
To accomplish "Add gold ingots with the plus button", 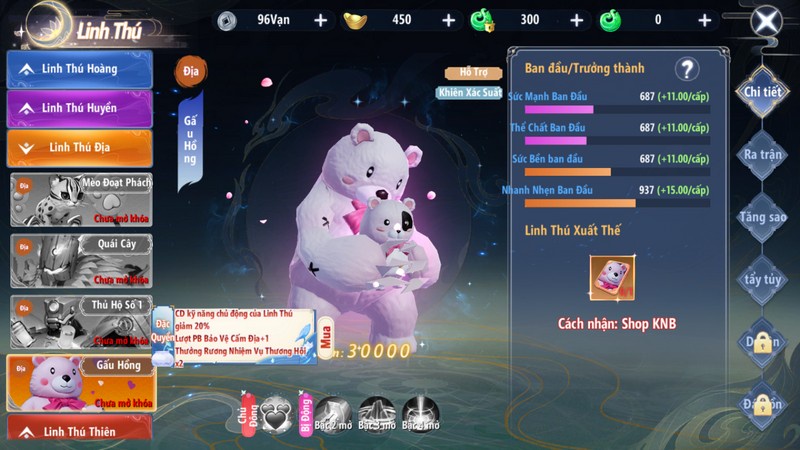I will tap(448, 20).
